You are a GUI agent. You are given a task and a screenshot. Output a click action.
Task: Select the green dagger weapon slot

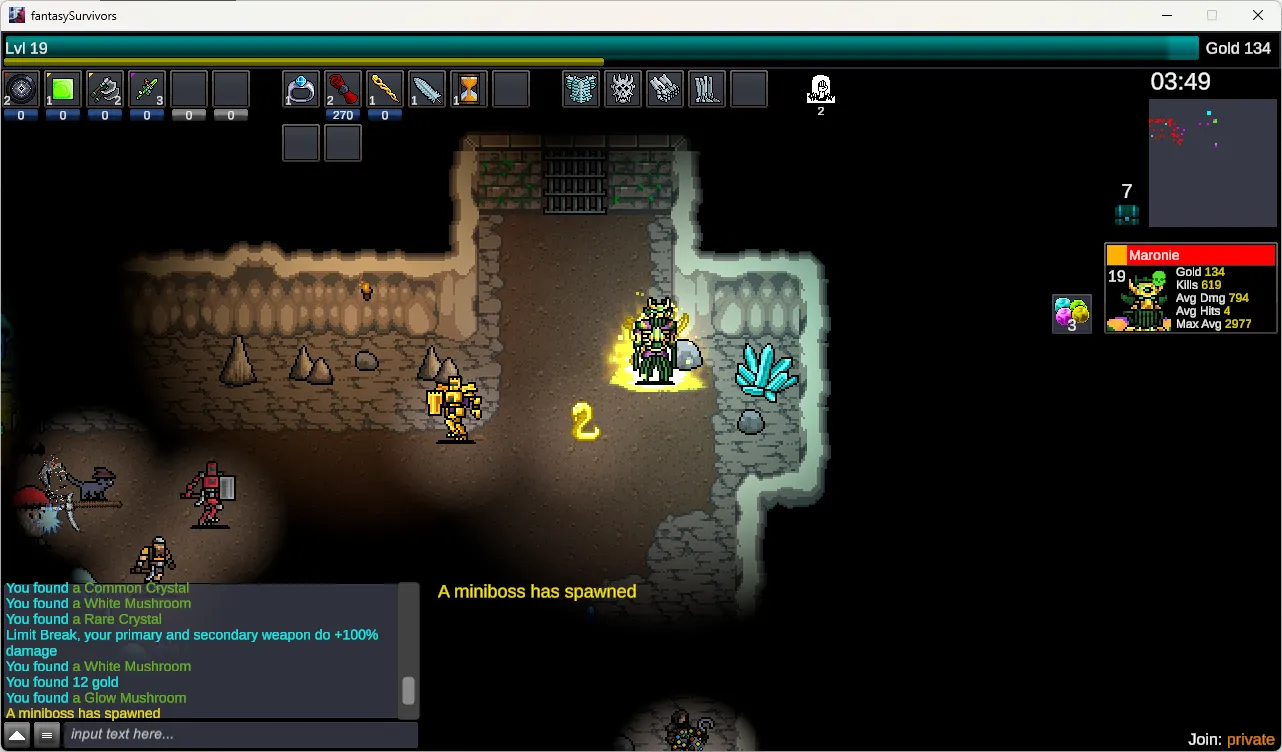coord(147,90)
